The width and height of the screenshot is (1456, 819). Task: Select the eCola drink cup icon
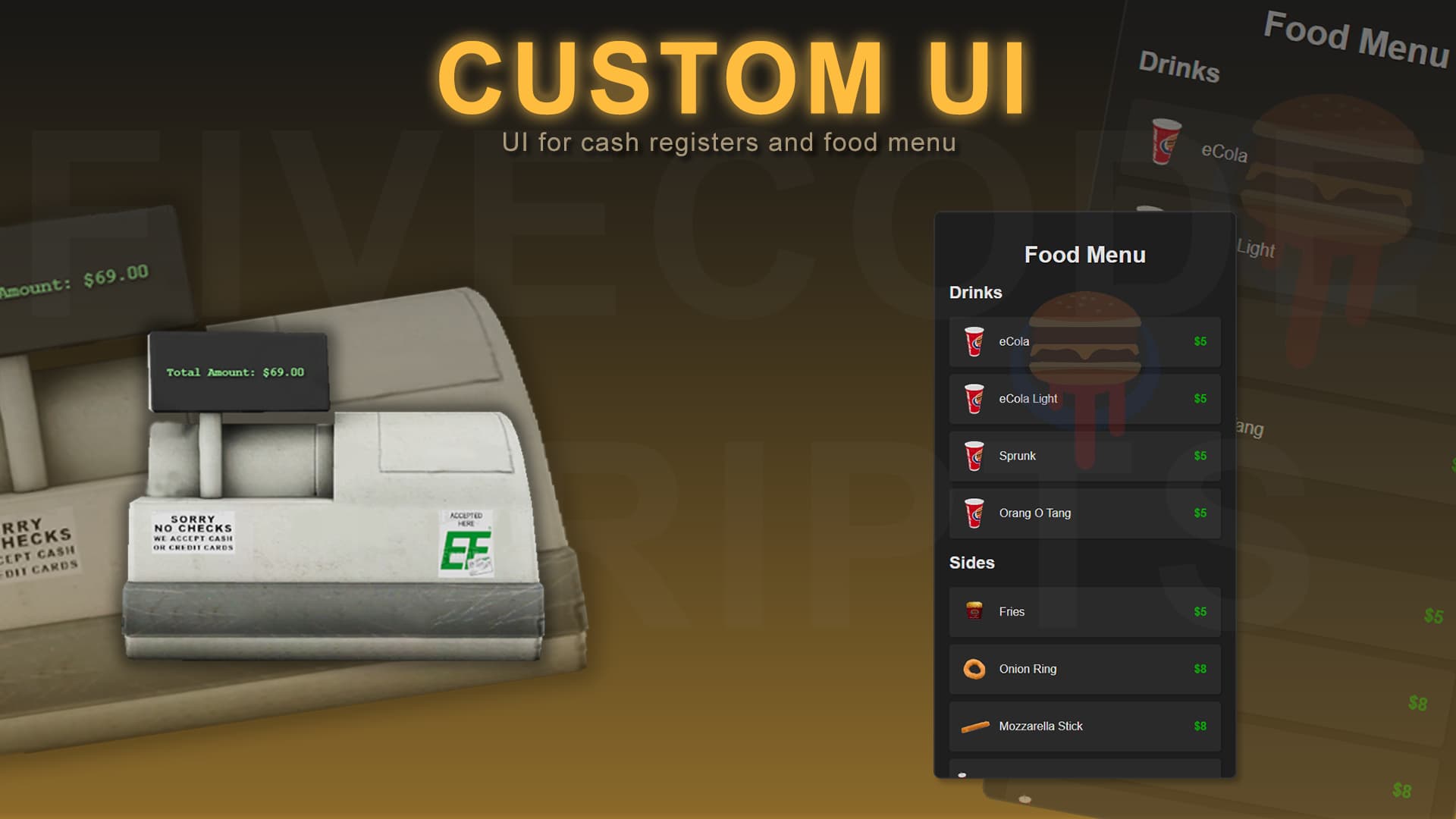click(x=975, y=341)
